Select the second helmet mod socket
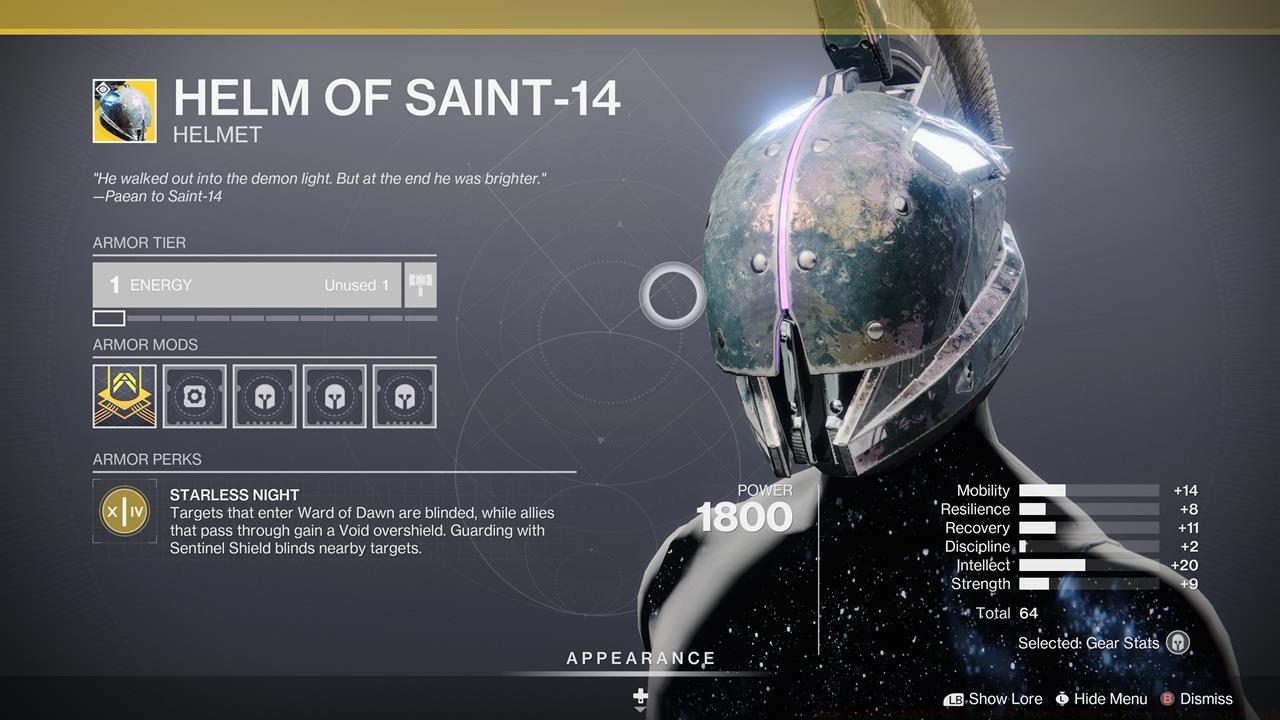Viewport: 1280px width, 720px height. pyautogui.click(x=334, y=396)
